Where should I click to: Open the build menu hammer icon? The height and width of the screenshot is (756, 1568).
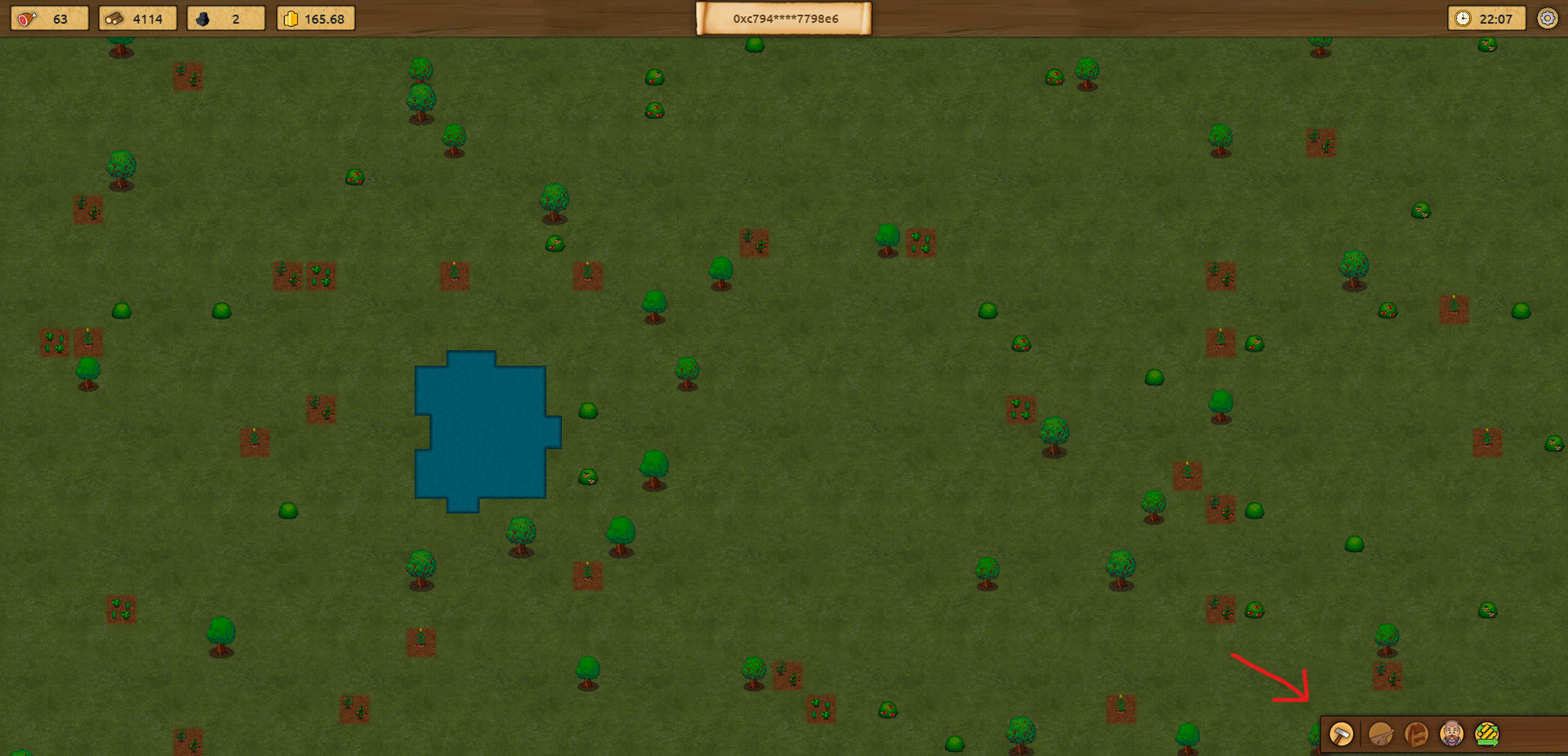pyautogui.click(x=1341, y=734)
